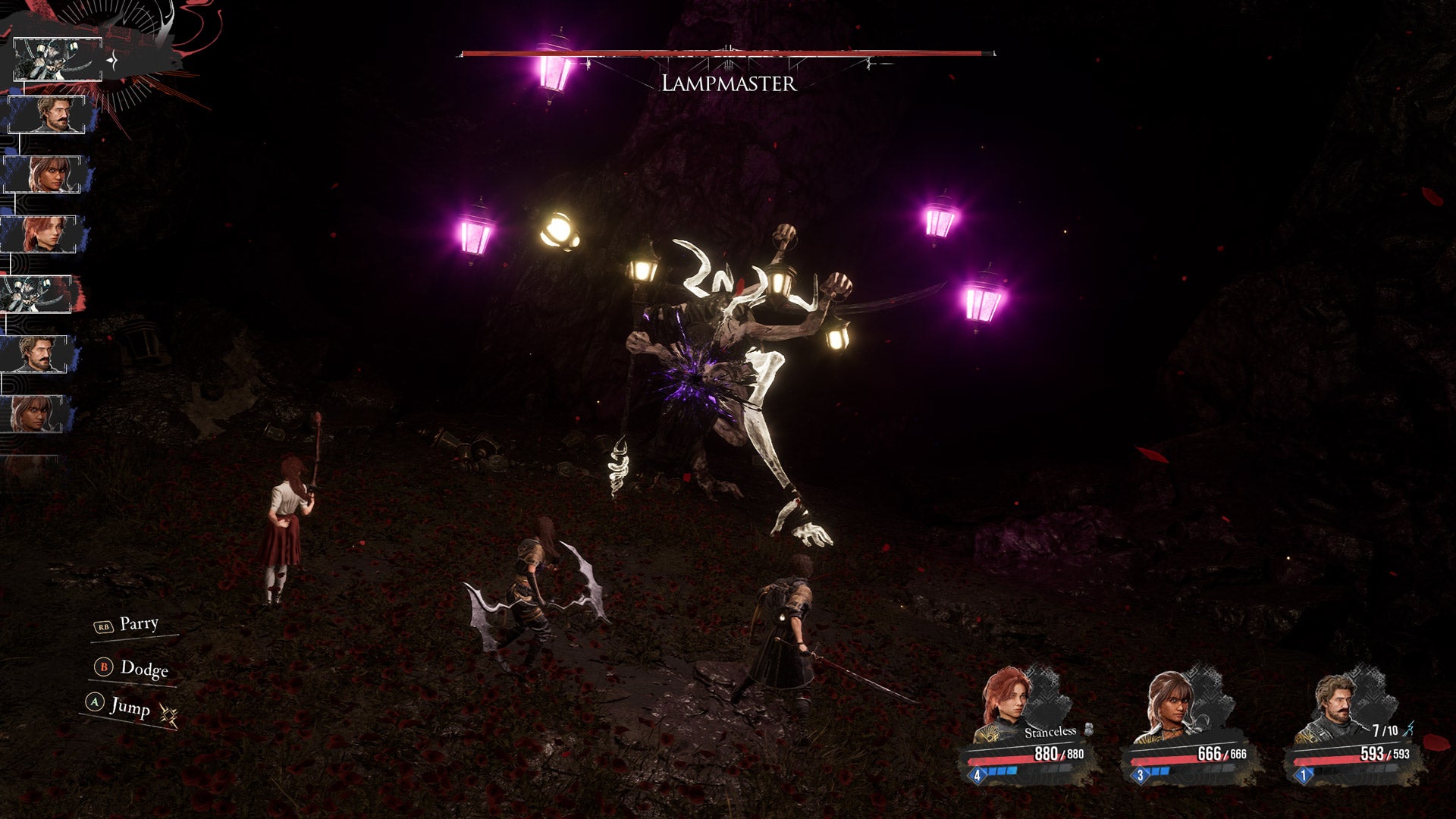1456x819 pixels.
Task: Click the Lampmaster boss portrait atop the turn order
Action: pos(57,59)
